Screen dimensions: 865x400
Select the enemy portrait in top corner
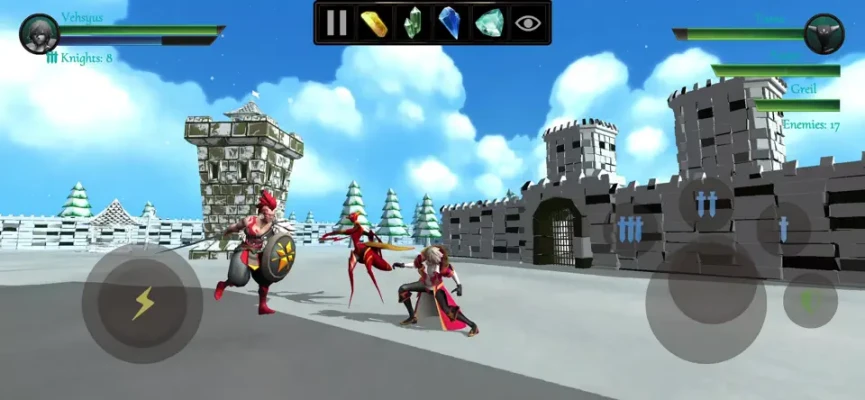824,33
